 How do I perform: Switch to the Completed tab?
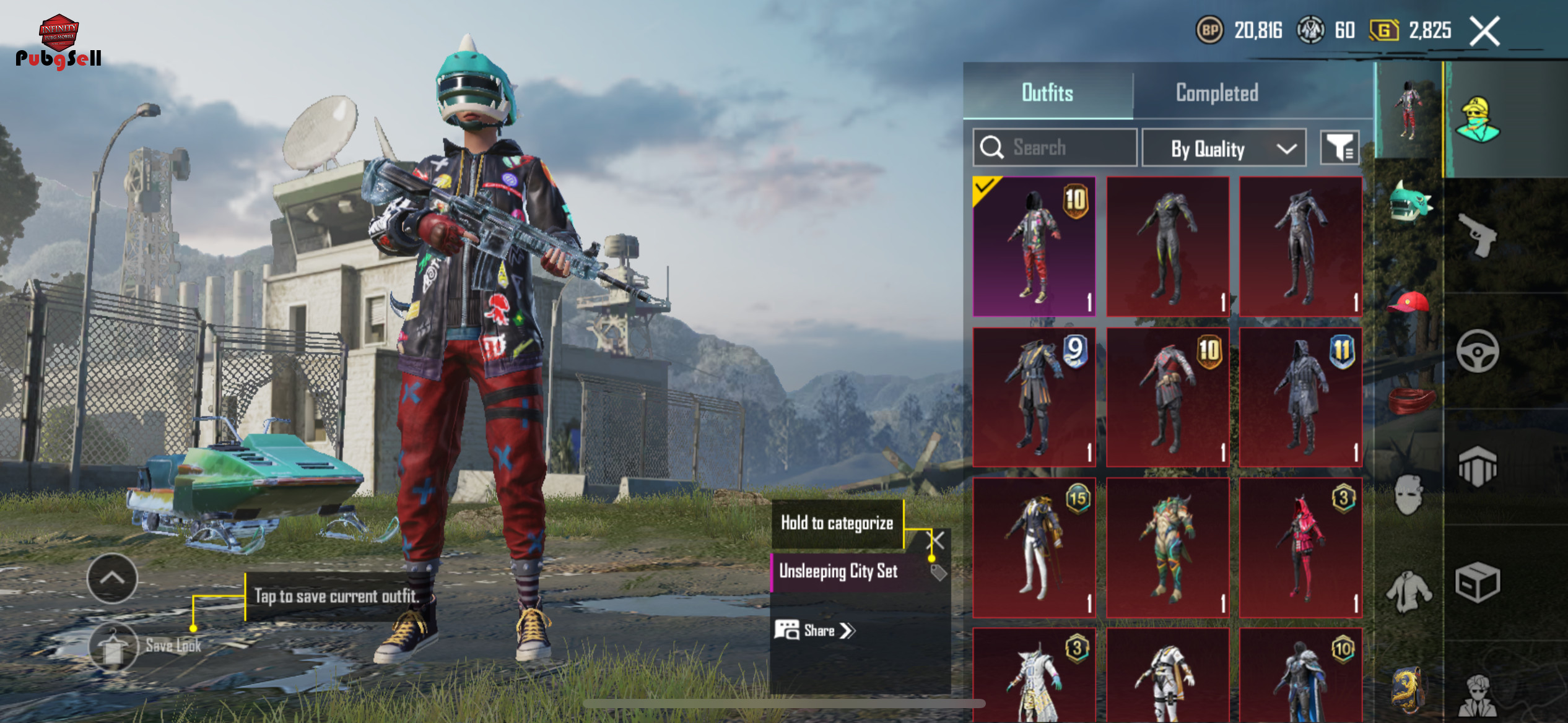click(1216, 93)
